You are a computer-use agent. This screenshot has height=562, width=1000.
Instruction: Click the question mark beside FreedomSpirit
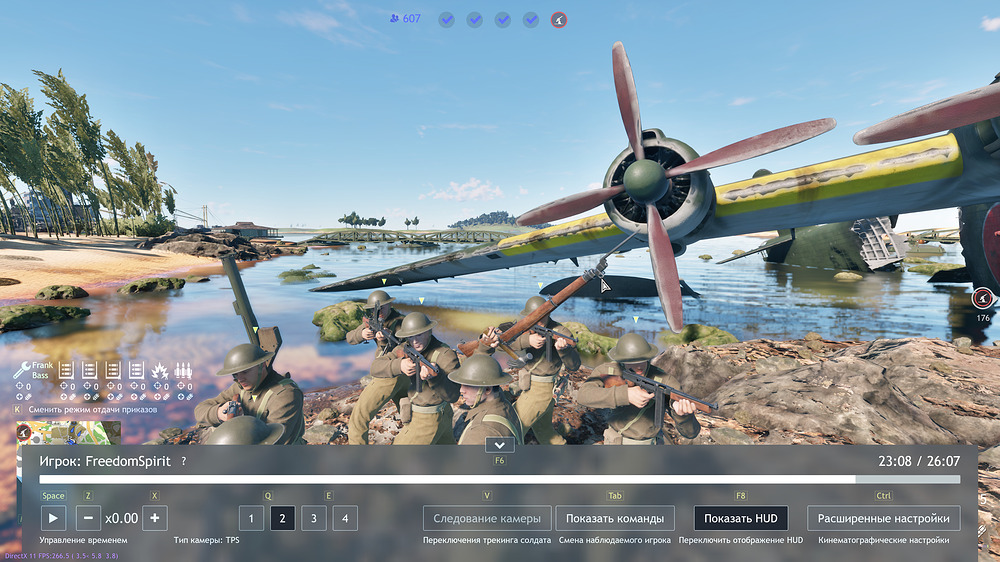[183, 461]
